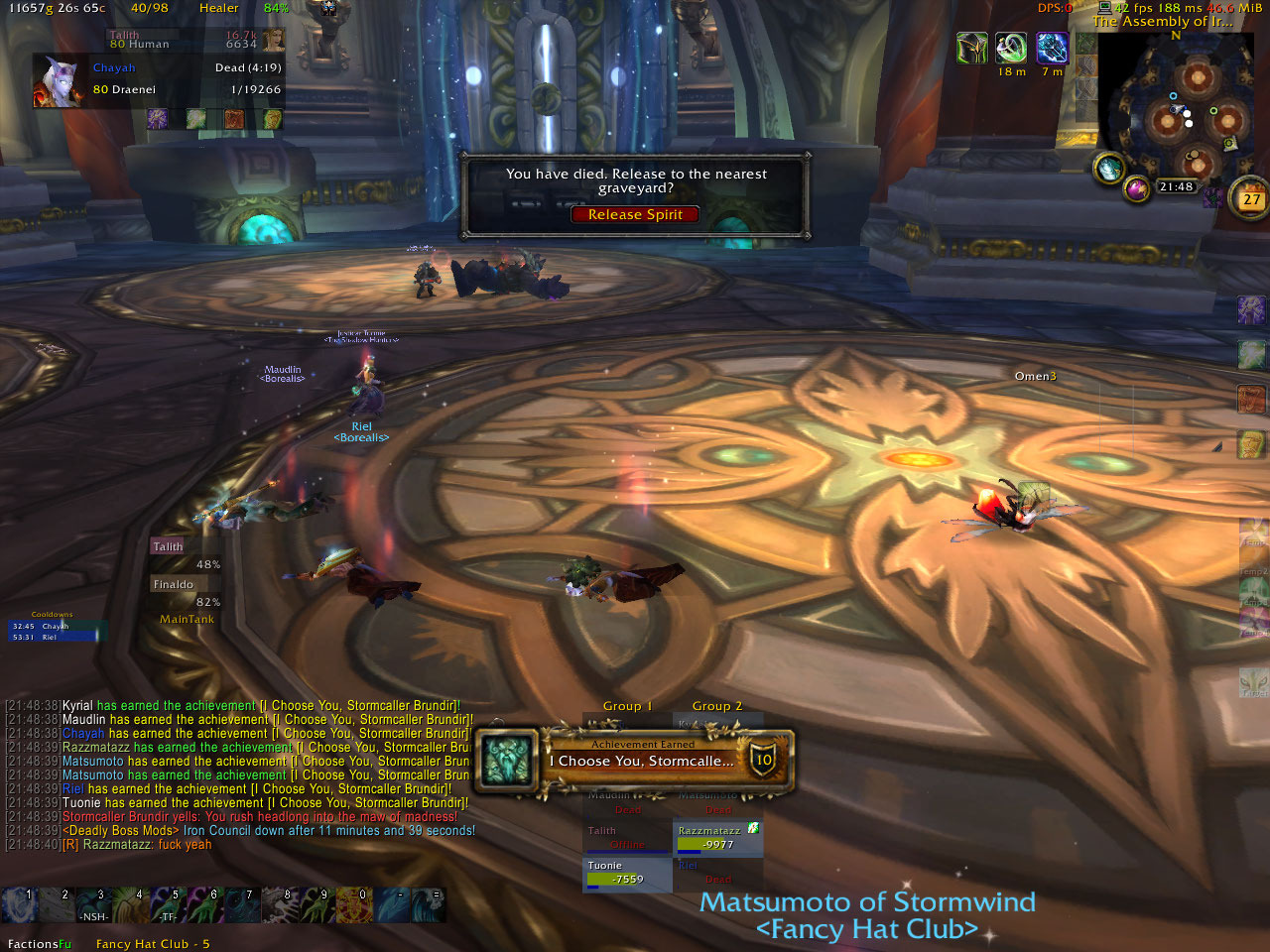Click the 21:48 clock button
1270x952 pixels.
(x=1176, y=186)
